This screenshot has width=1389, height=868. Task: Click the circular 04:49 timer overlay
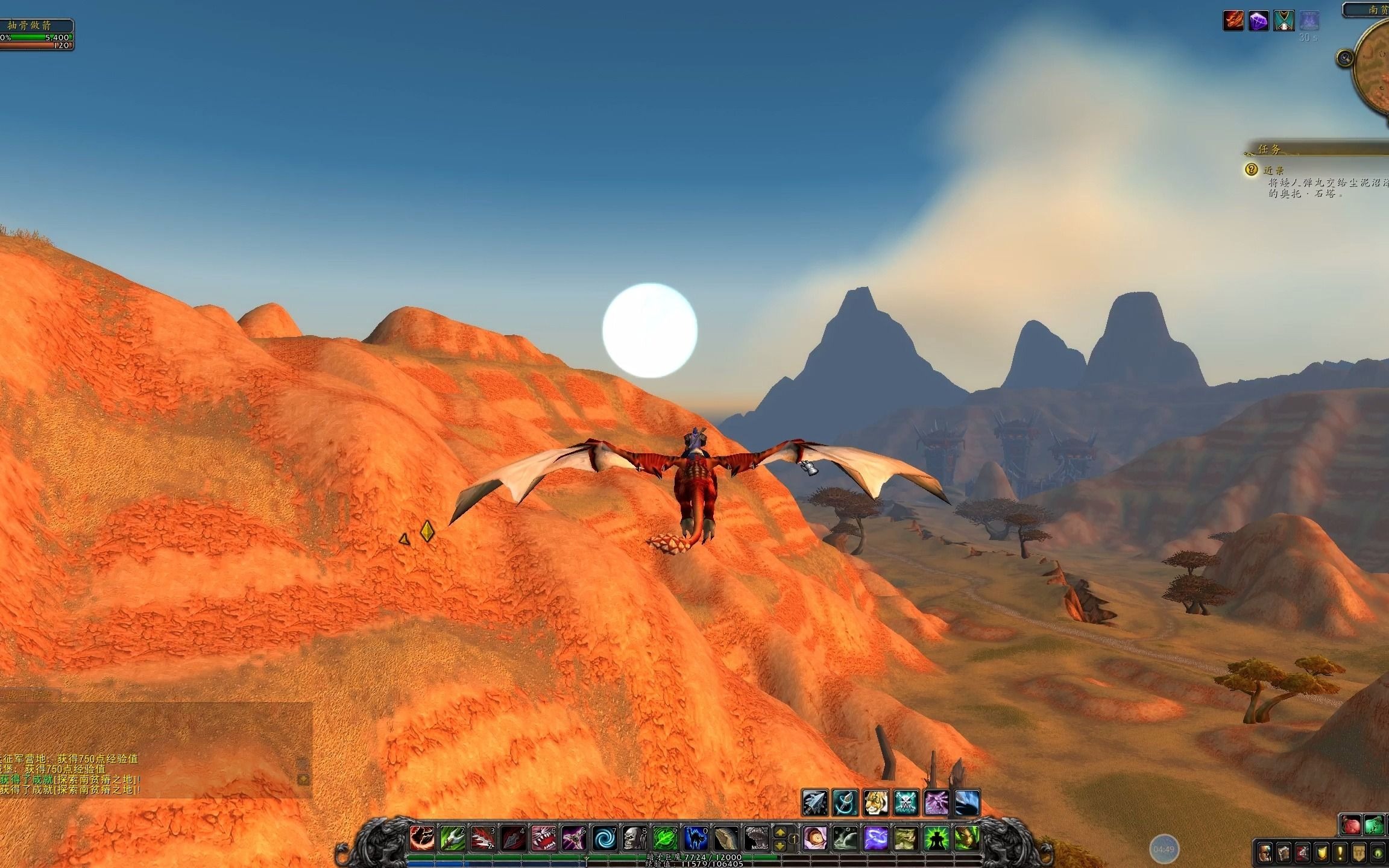pos(1164,849)
